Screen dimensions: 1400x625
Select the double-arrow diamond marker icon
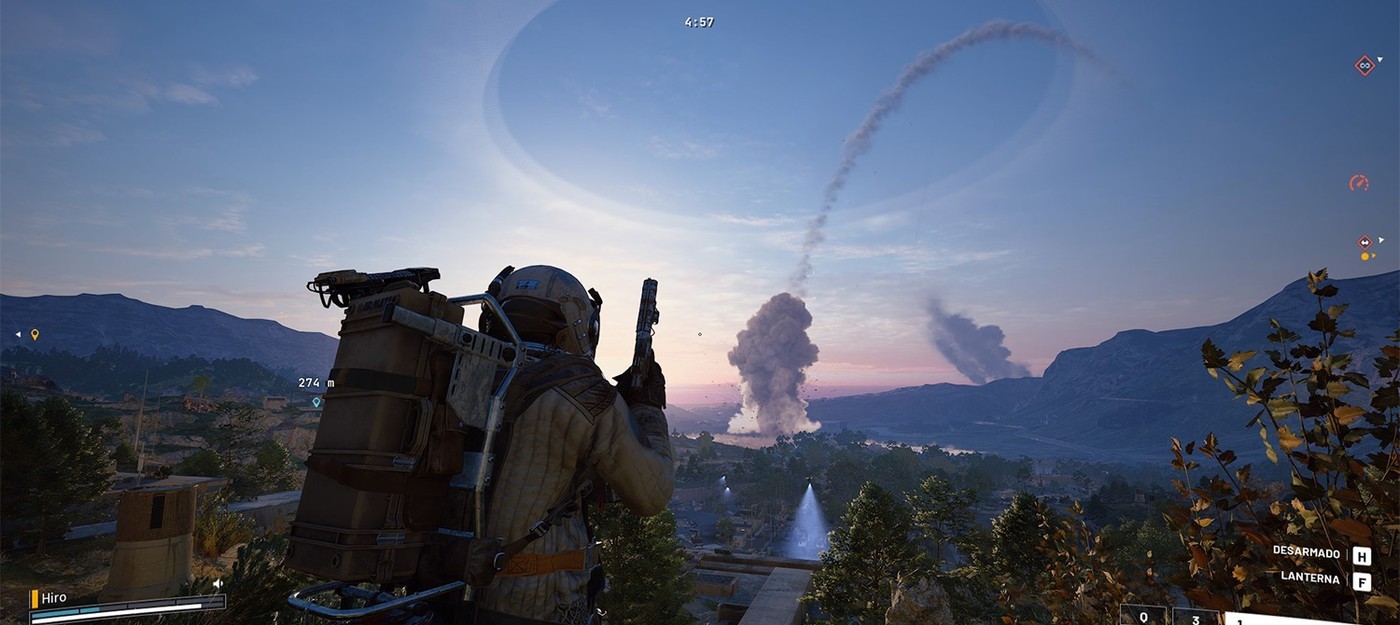pyautogui.click(x=1364, y=242)
